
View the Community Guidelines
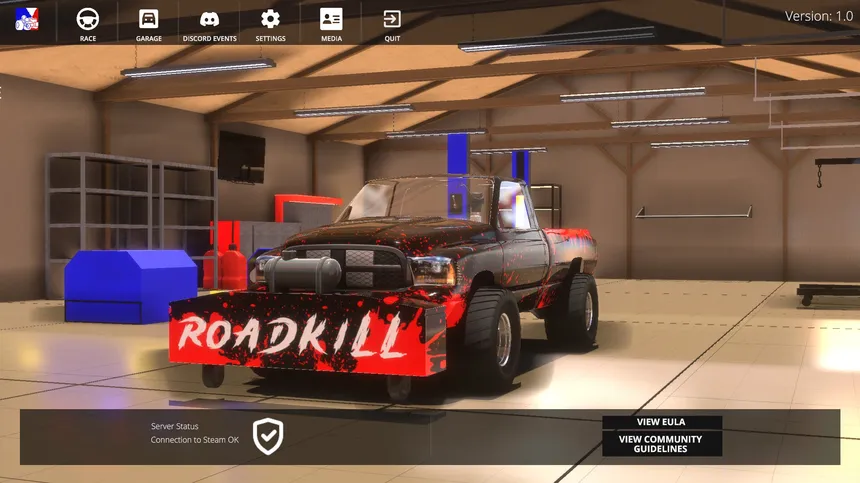(661, 444)
